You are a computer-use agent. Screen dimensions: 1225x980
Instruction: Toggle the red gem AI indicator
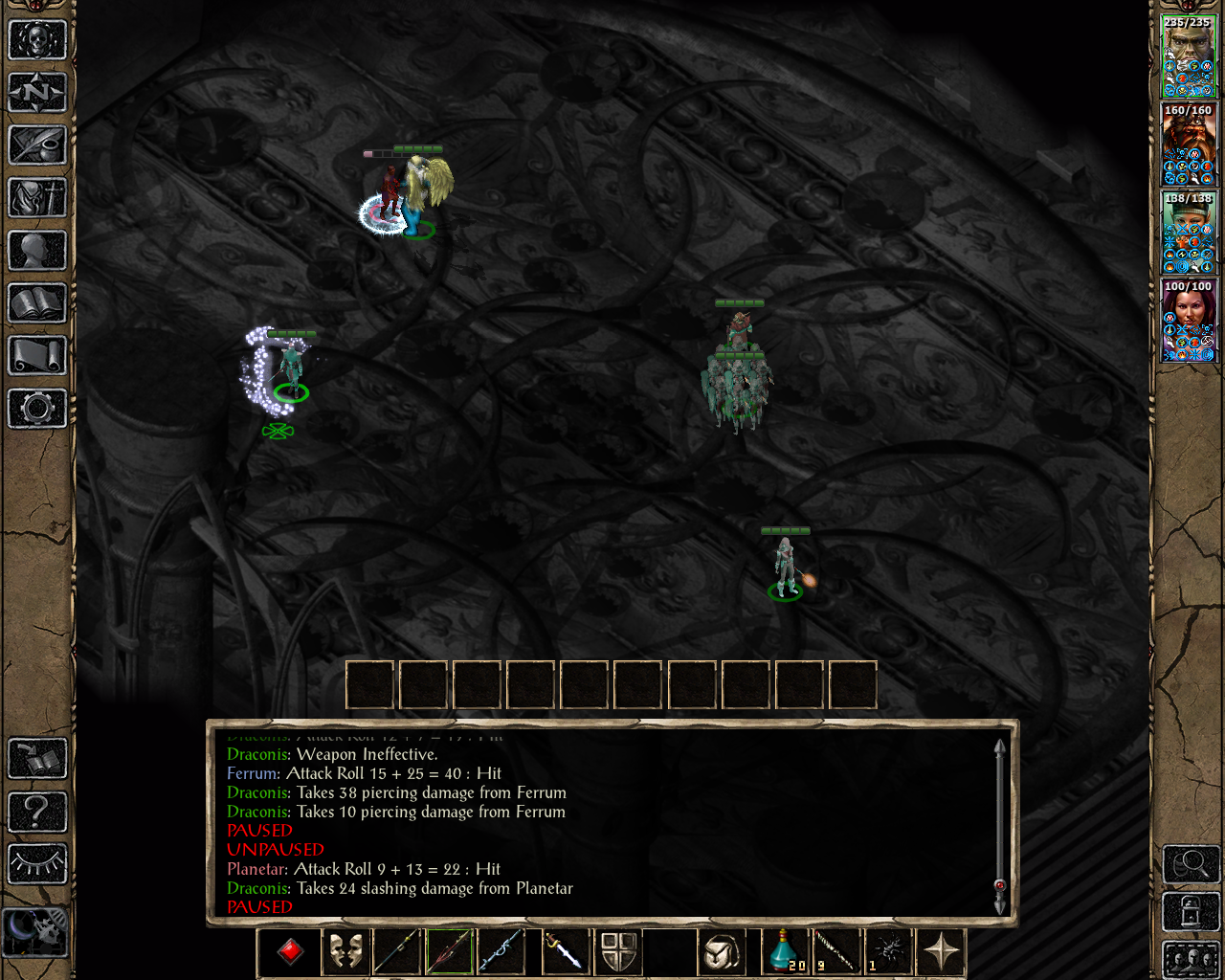tap(291, 952)
